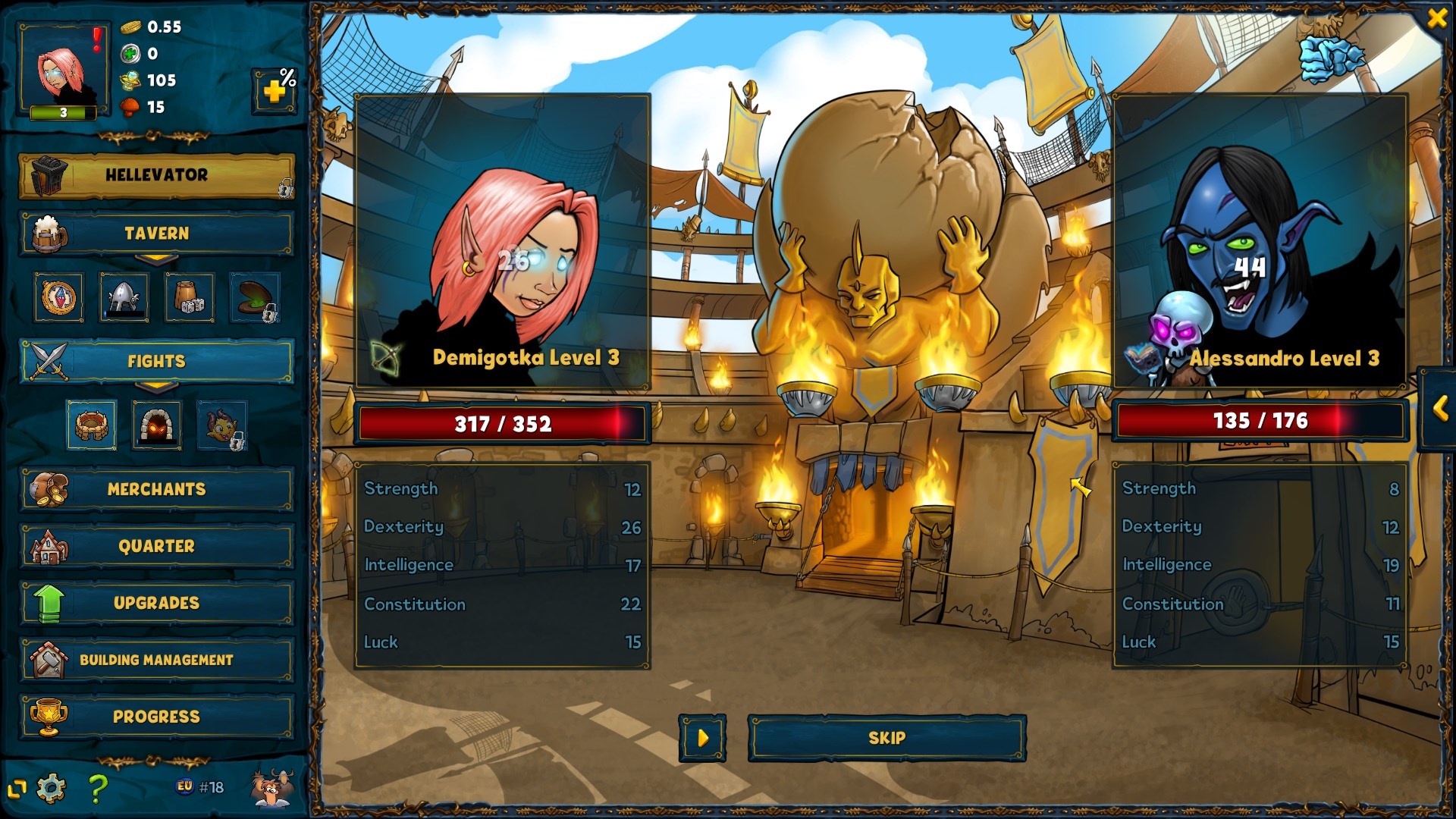The width and height of the screenshot is (1456, 819).
Task: Close the arena fight window
Action: tap(1436, 18)
